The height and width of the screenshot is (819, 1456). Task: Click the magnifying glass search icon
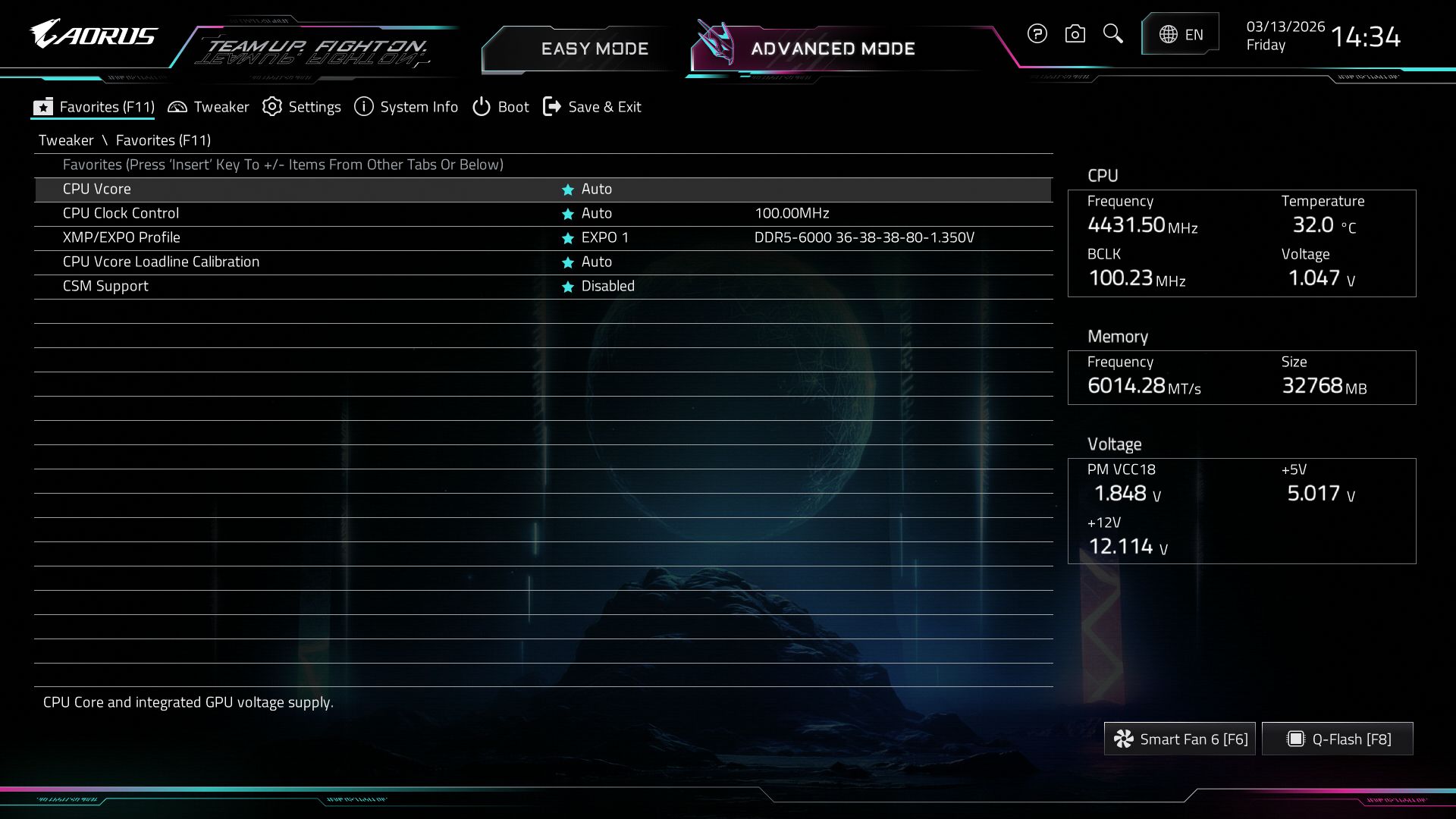click(x=1112, y=33)
